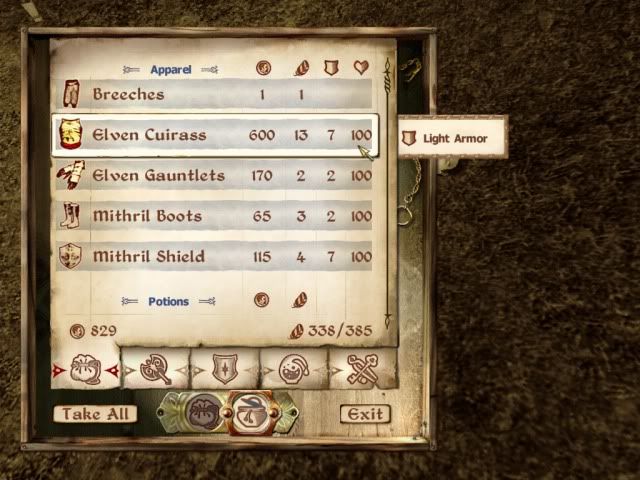The height and width of the screenshot is (480, 640).
Task: Sort apparel by the feather weight column
Action: tap(301, 69)
